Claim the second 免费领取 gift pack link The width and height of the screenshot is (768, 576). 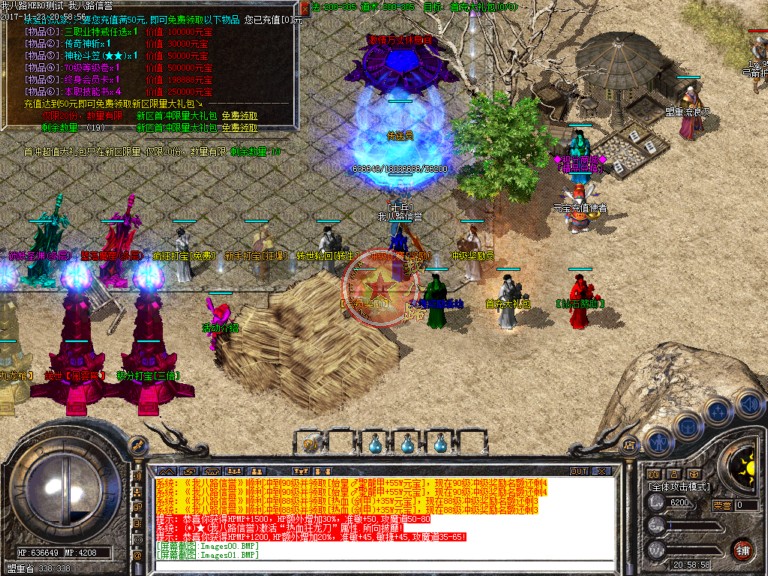coord(239,128)
